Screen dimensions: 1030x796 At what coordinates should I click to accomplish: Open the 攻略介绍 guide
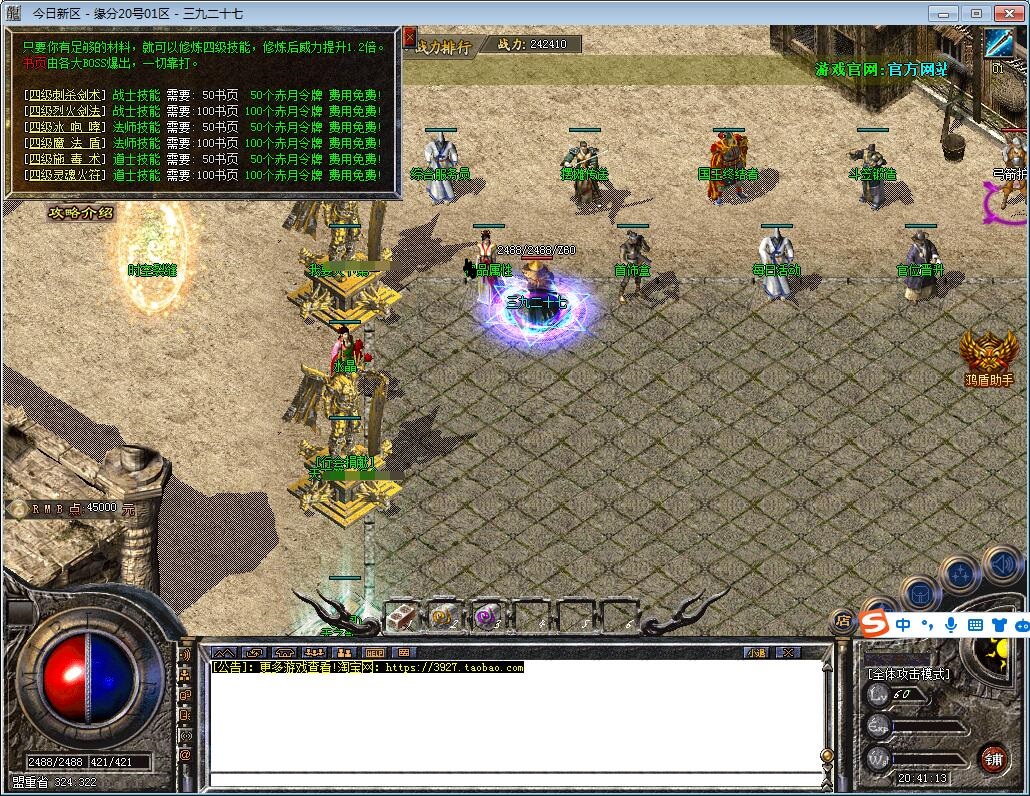point(81,212)
